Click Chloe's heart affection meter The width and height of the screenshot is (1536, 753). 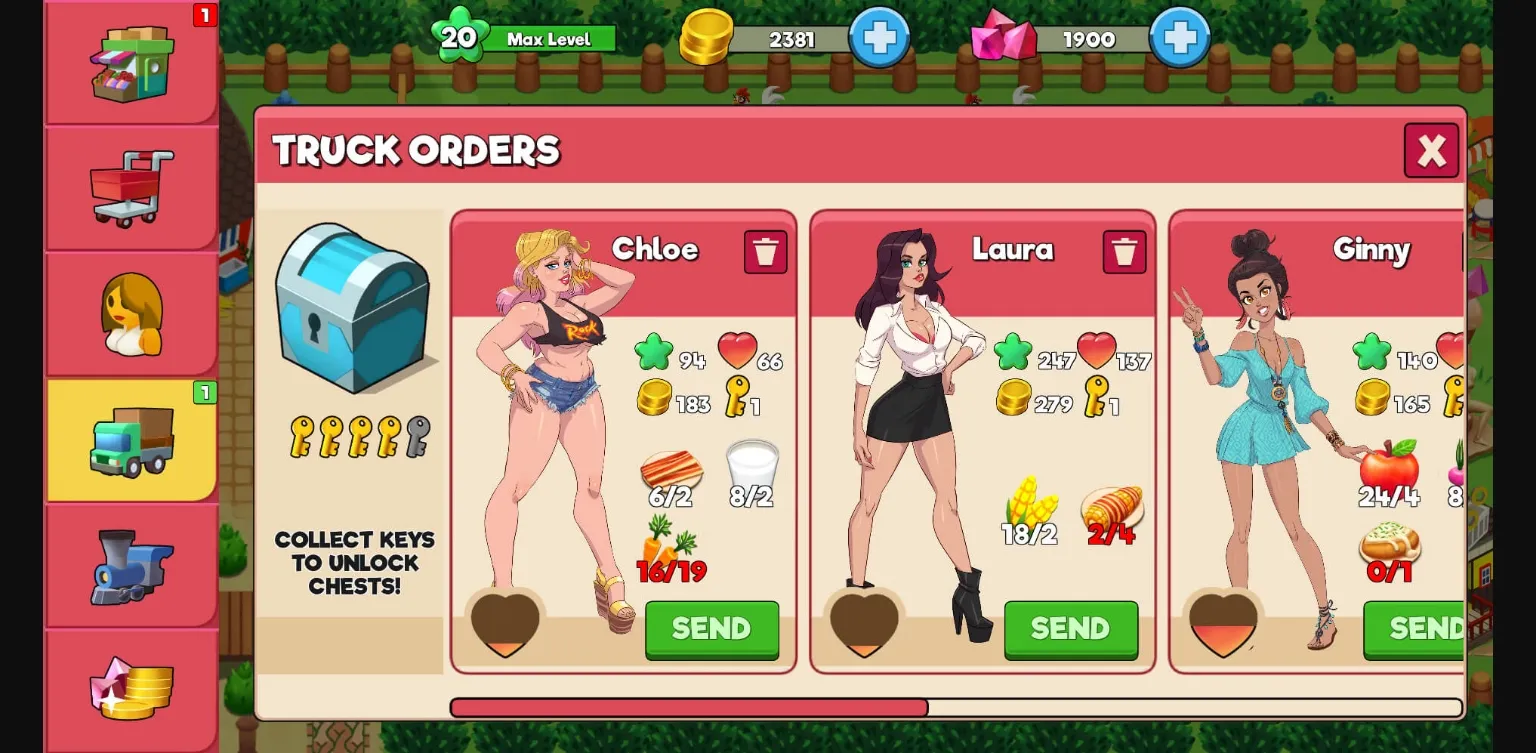pos(504,620)
